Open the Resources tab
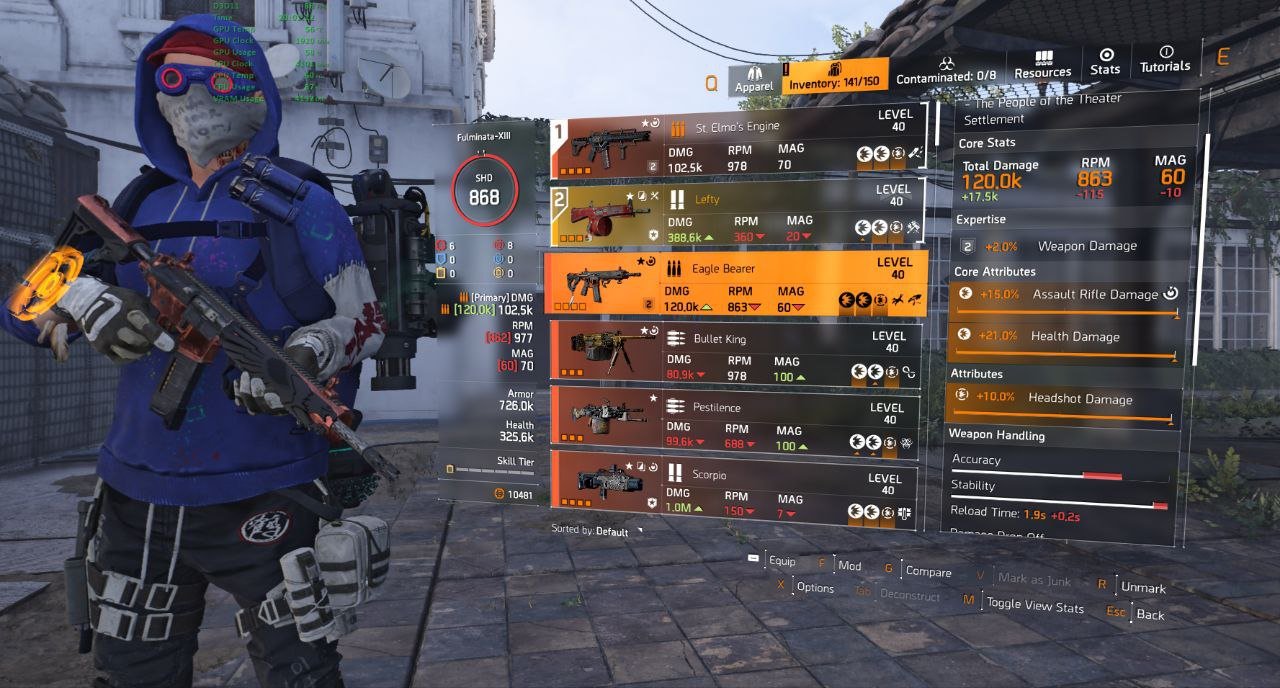The height and width of the screenshot is (688, 1280). (x=1042, y=65)
